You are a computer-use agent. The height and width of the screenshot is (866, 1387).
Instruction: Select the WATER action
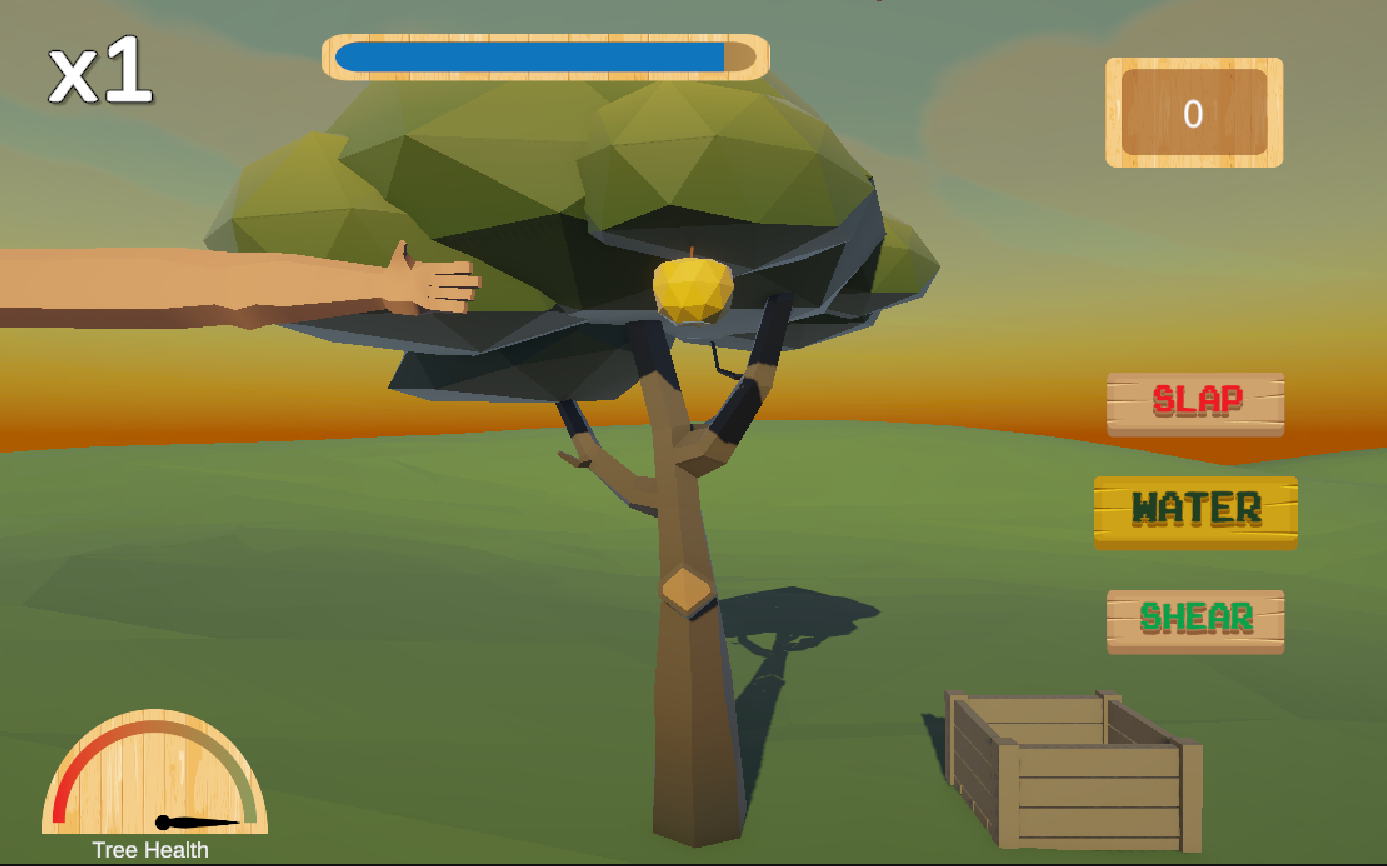pos(1194,510)
